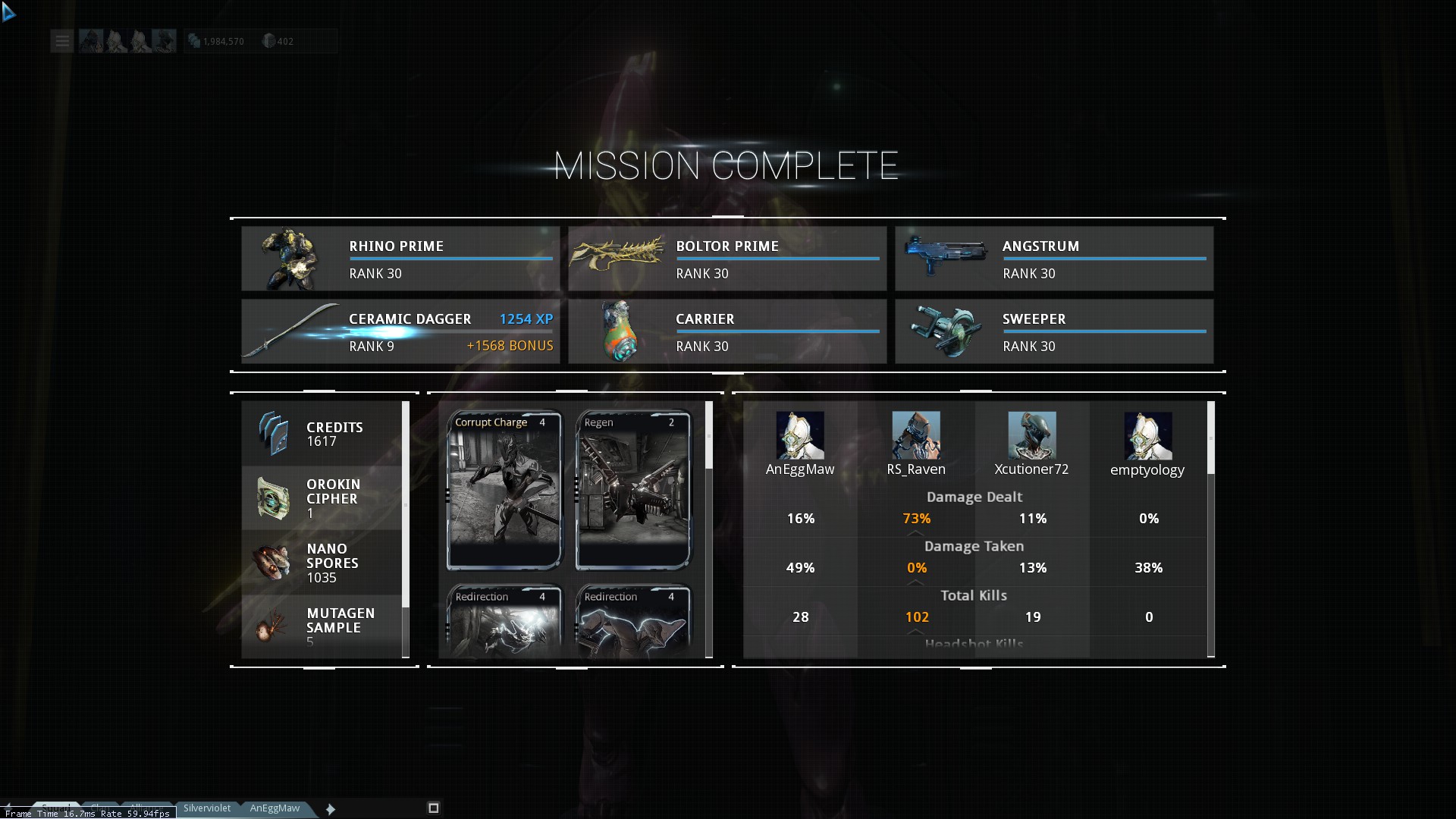The image size is (1456, 819).
Task: Inspect the Corrupt Charge mod card
Action: point(504,490)
